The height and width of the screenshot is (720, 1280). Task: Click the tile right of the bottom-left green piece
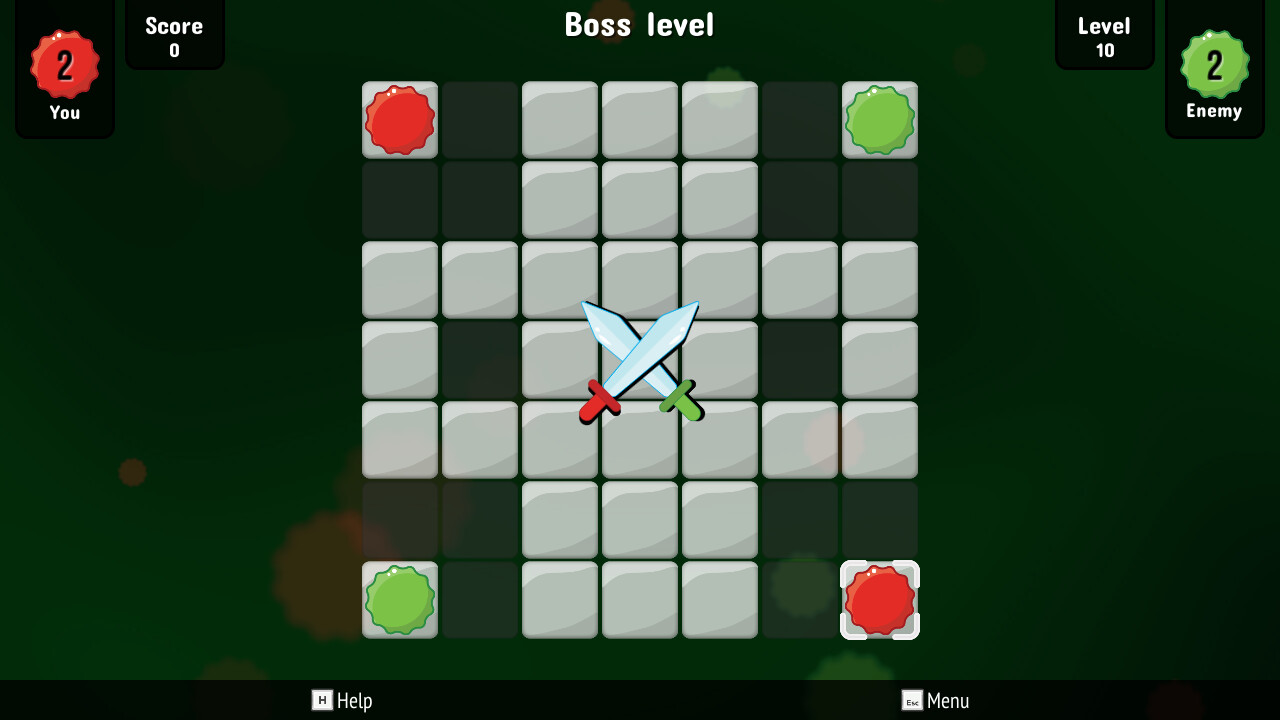(479, 599)
